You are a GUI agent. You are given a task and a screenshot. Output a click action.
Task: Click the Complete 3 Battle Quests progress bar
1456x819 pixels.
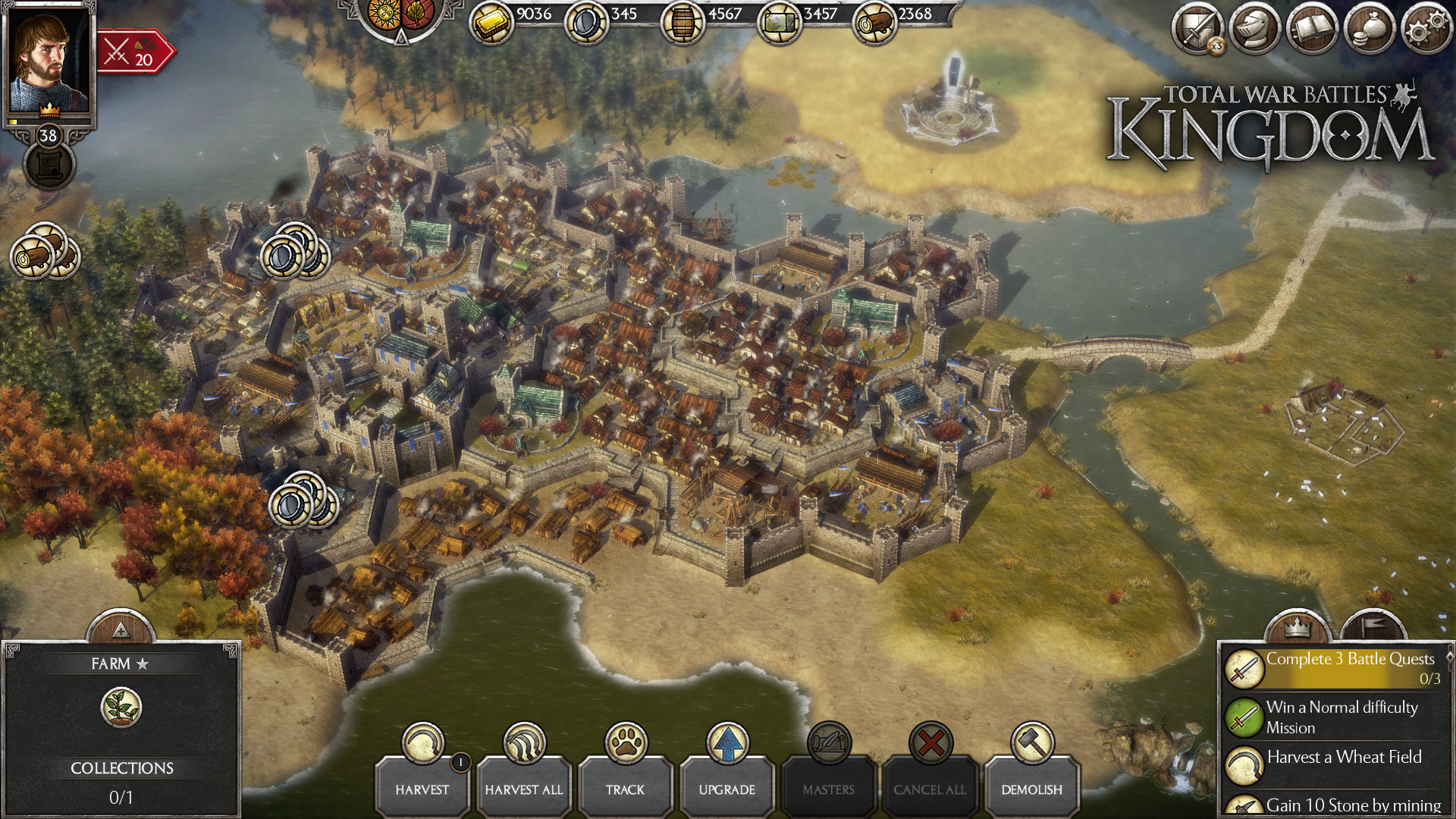(1350, 669)
